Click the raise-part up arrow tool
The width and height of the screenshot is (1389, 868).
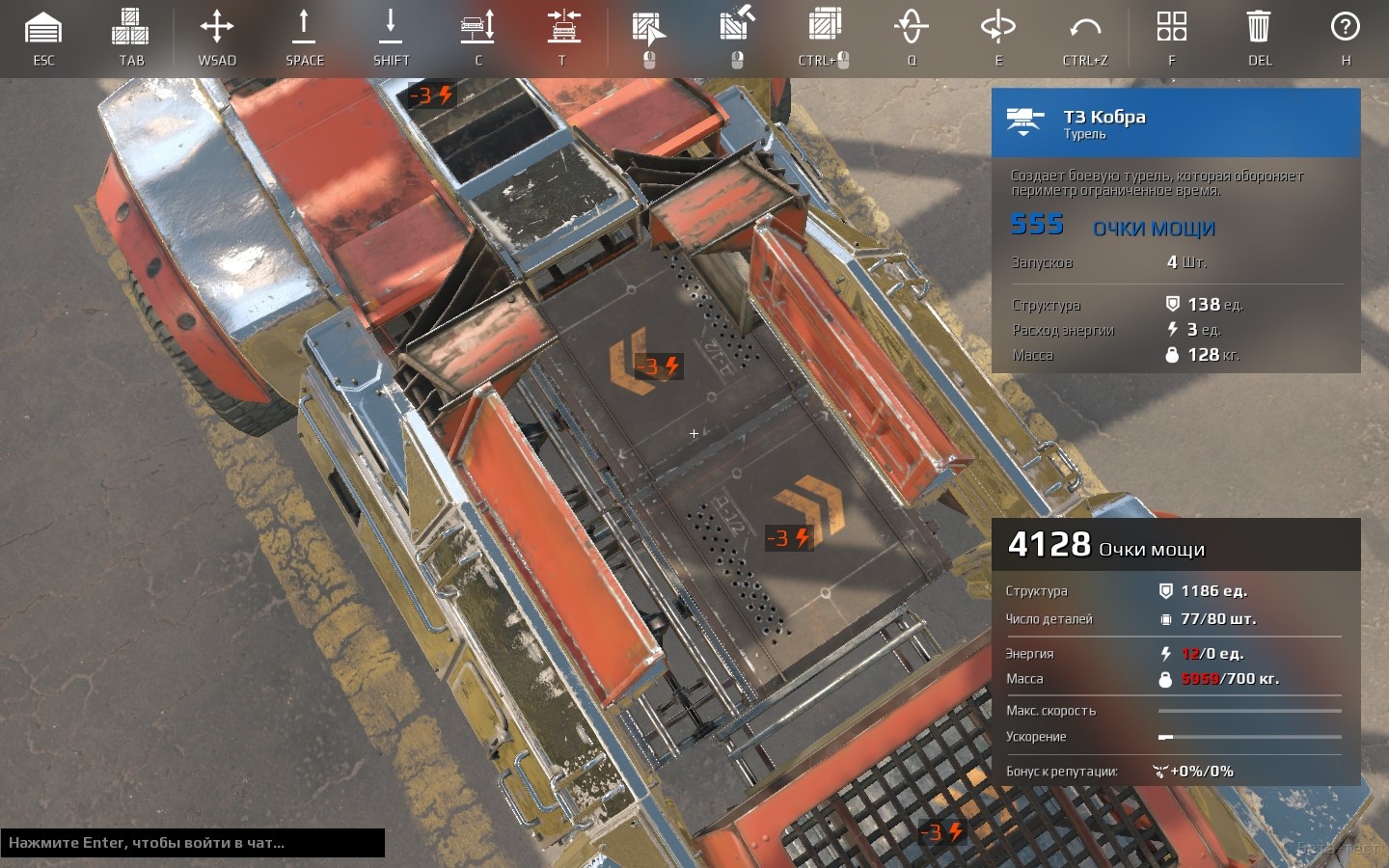tap(304, 27)
